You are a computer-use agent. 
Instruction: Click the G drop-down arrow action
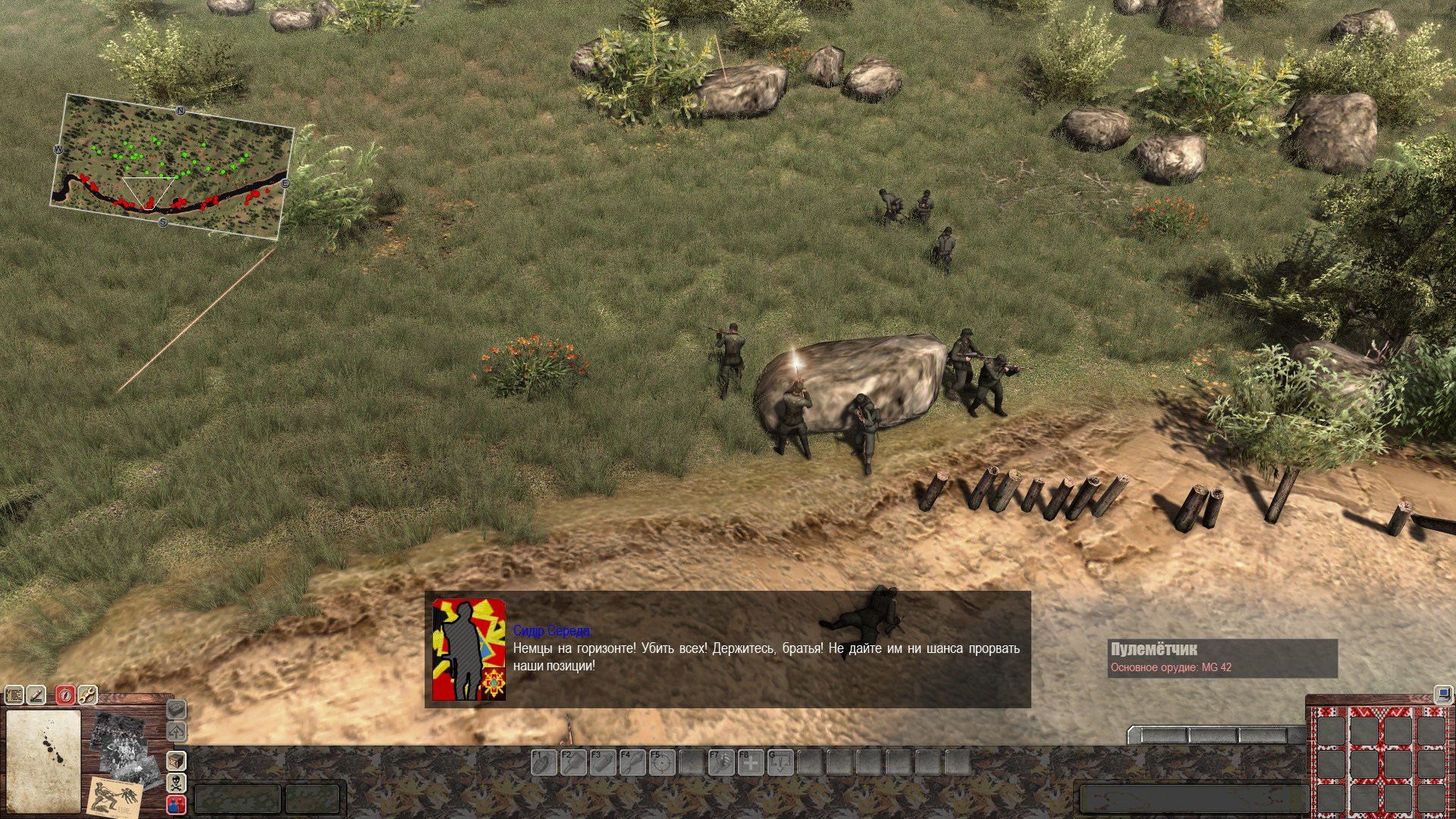[x=780, y=762]
